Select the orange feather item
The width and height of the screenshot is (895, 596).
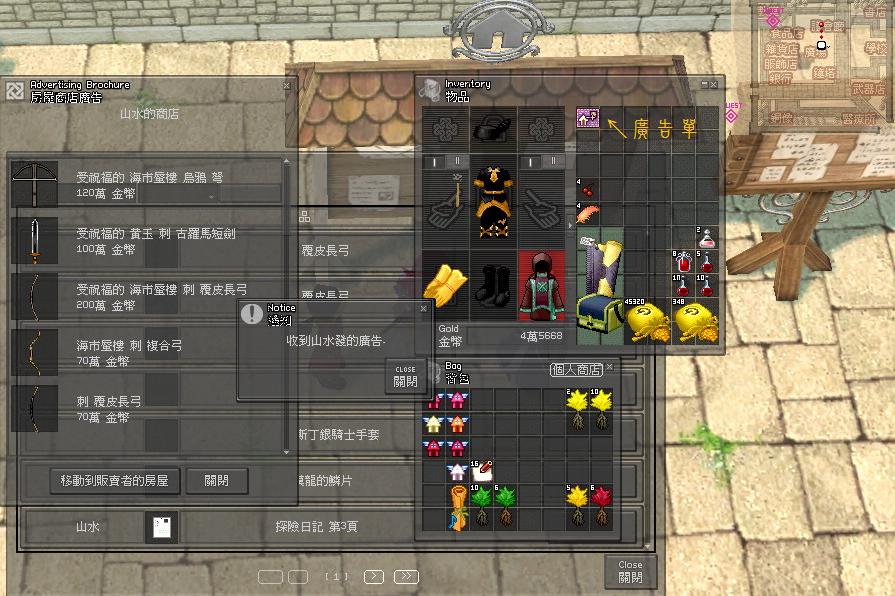coord(588,214)
